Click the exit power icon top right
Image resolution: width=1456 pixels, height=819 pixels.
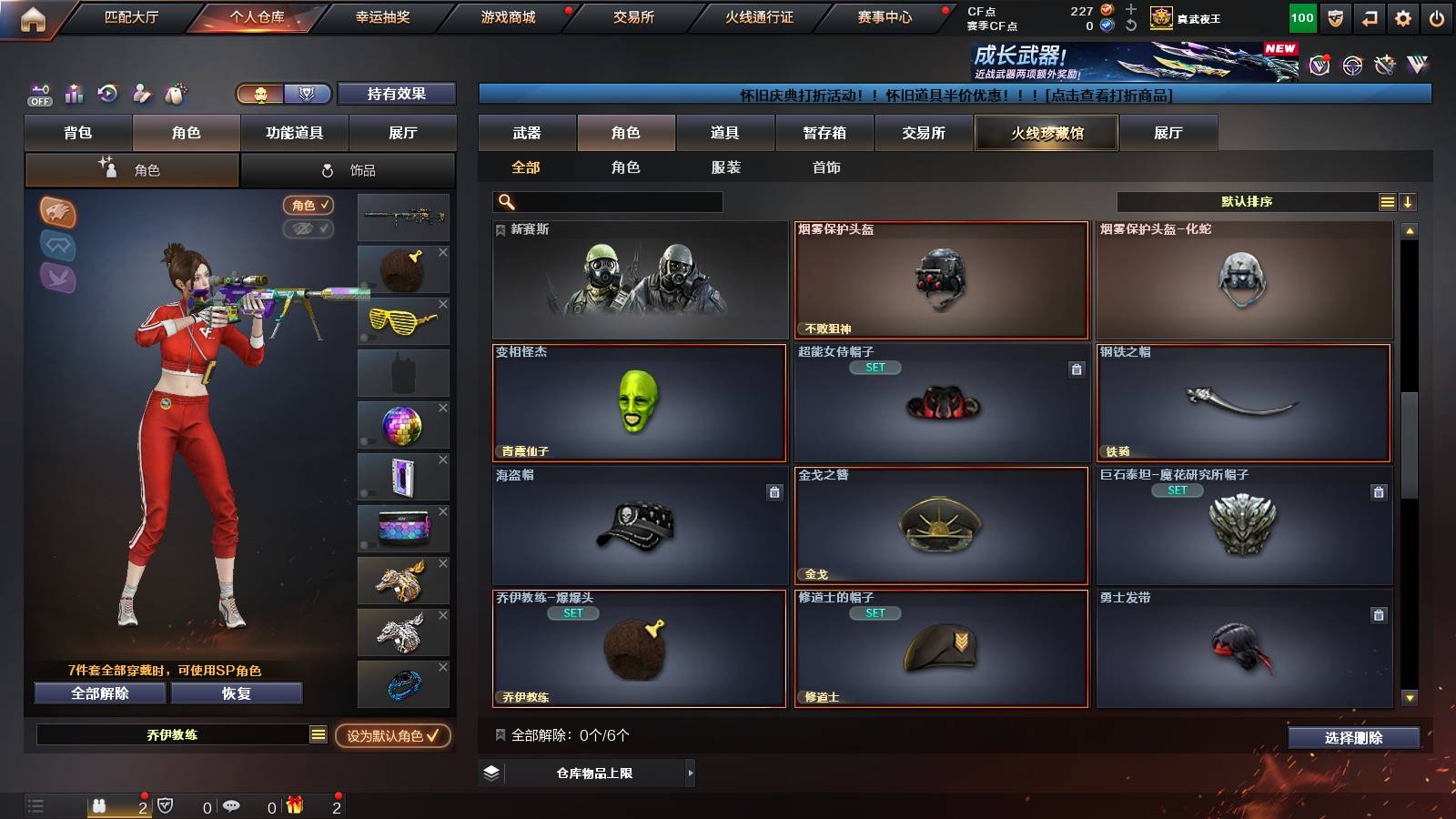click(x=1438, y=15)
